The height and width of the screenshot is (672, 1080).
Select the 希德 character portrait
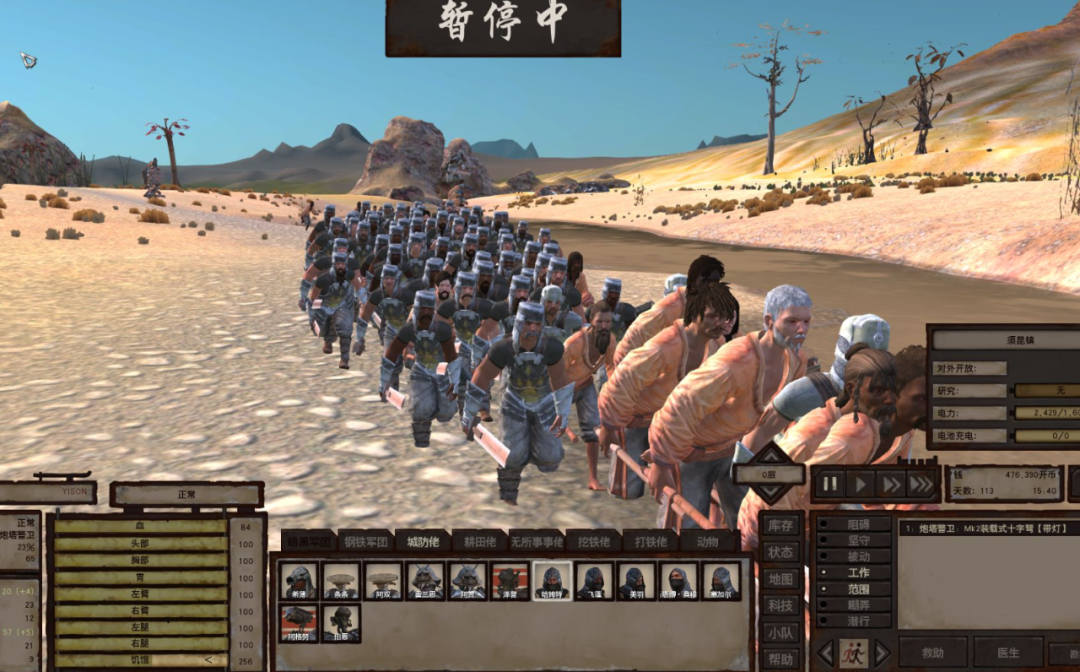tap(299, 581)
